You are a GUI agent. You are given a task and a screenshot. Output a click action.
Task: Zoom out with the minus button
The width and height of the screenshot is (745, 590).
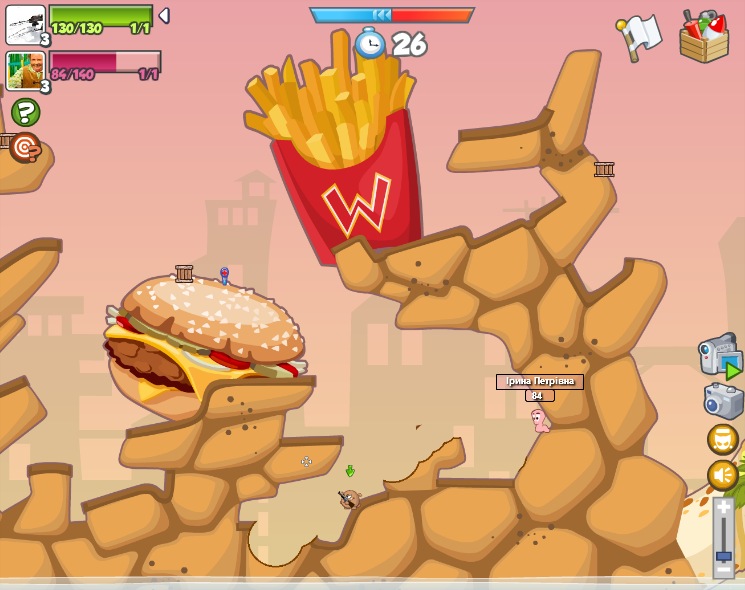723,570
